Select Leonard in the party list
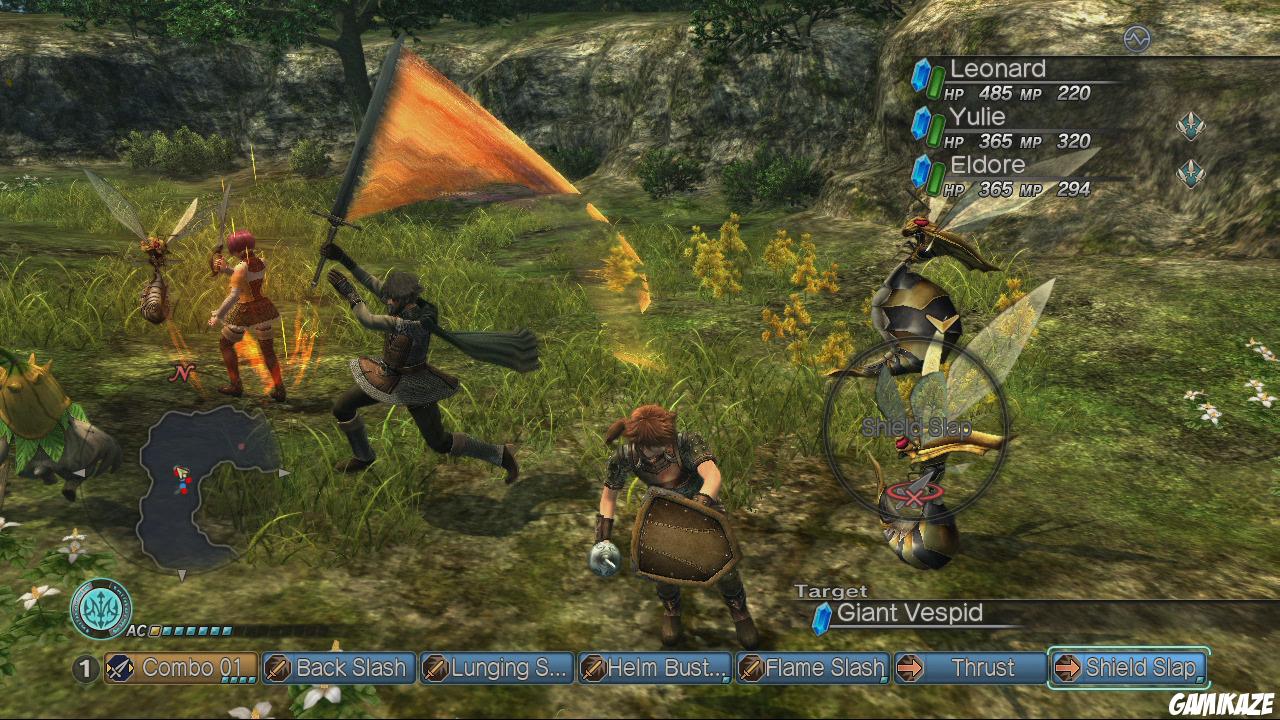 [x=998, y=69]
